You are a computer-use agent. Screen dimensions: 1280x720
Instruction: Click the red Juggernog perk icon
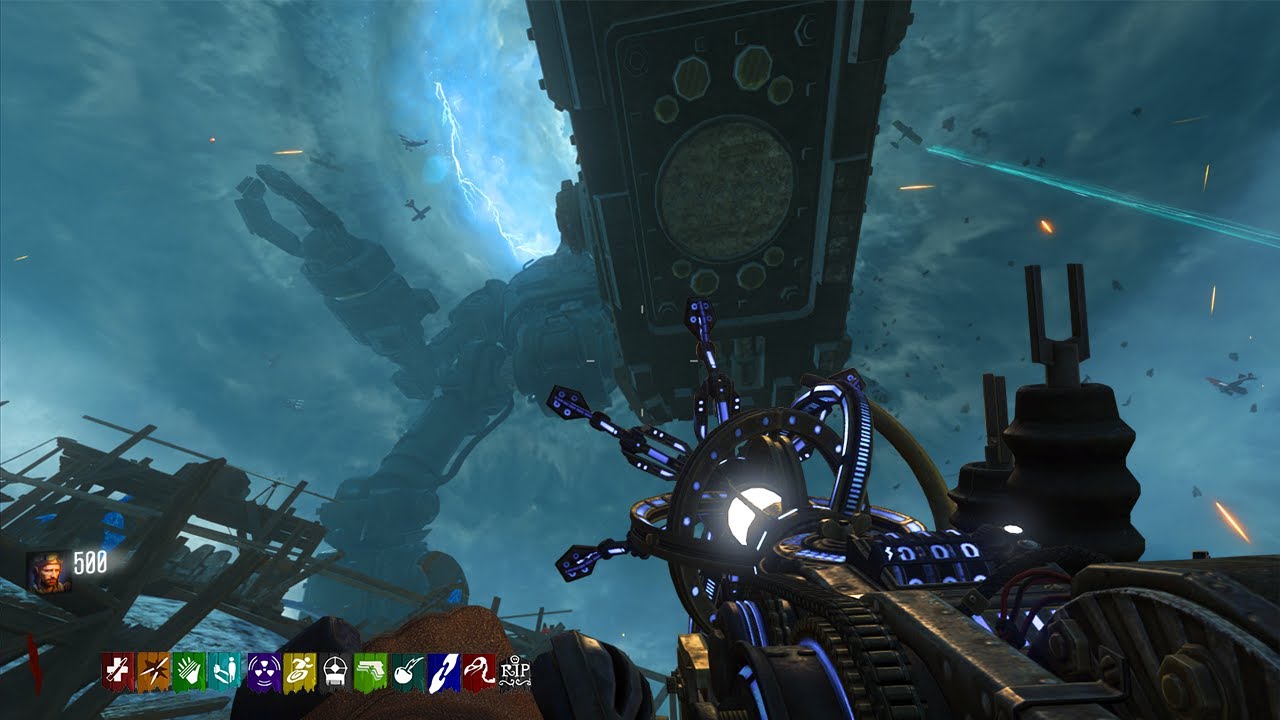pyautogui.click(x=117, y=671)
